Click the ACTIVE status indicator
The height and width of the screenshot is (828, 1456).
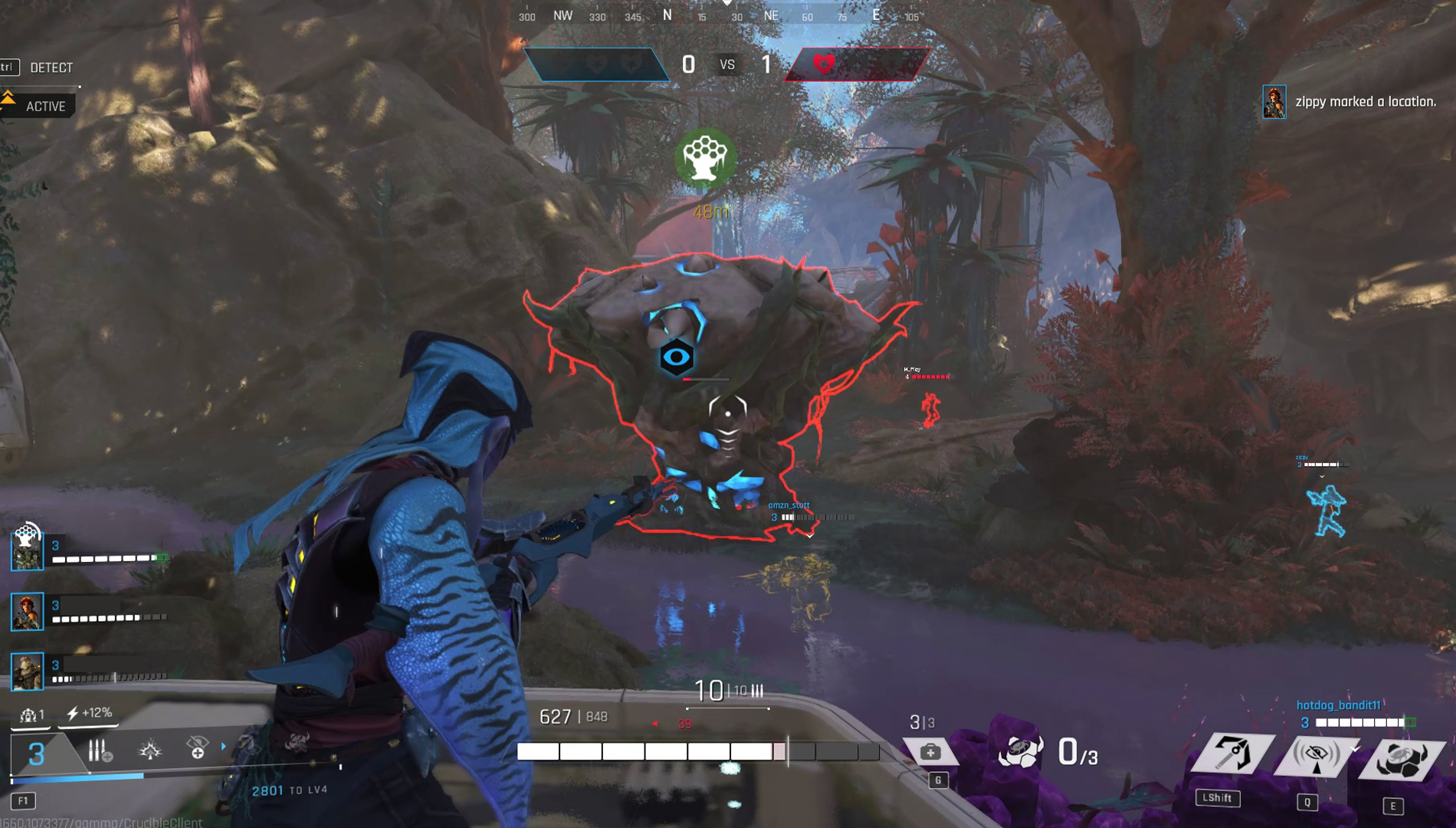(x=44, y=107)
